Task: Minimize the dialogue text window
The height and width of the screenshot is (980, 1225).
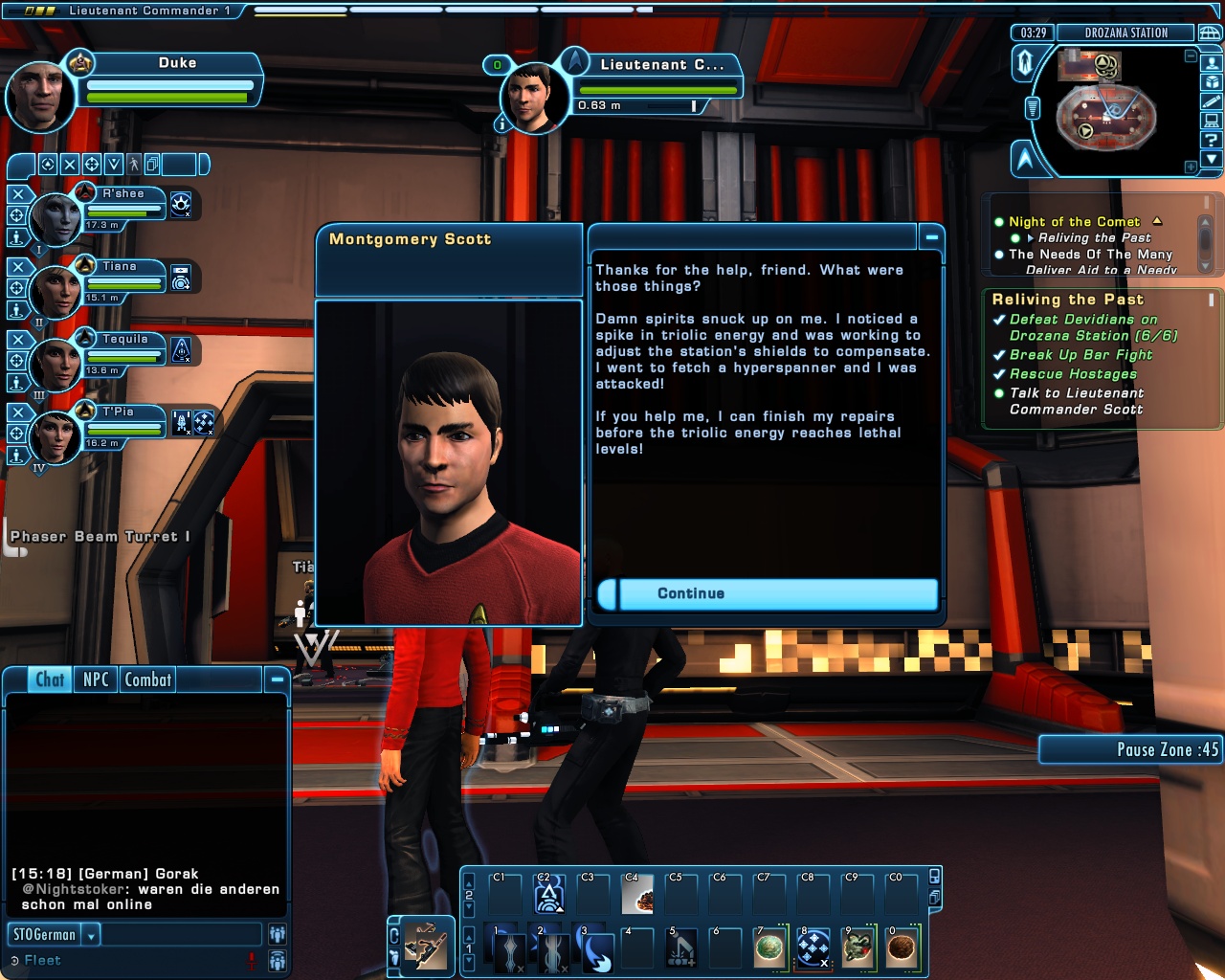Action: click(931, 236)
